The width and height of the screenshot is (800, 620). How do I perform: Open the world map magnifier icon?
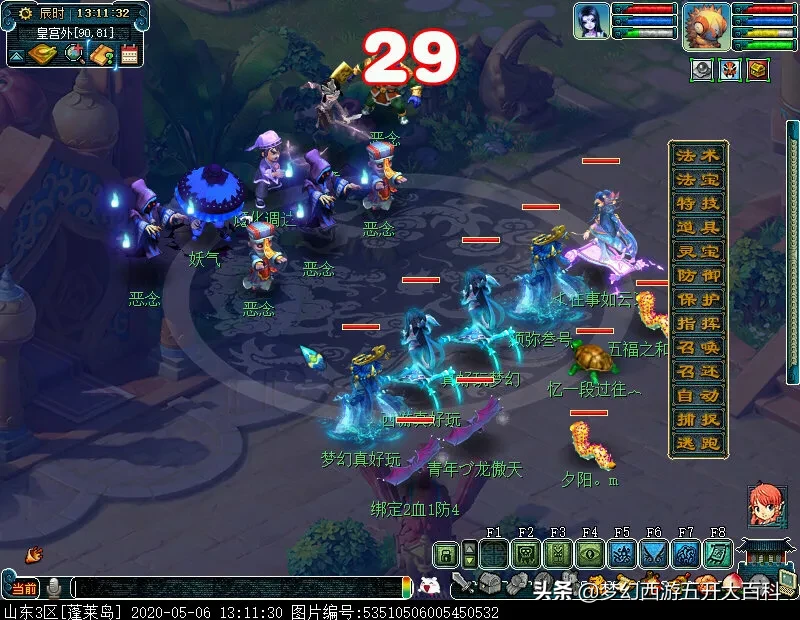point(75,54)
